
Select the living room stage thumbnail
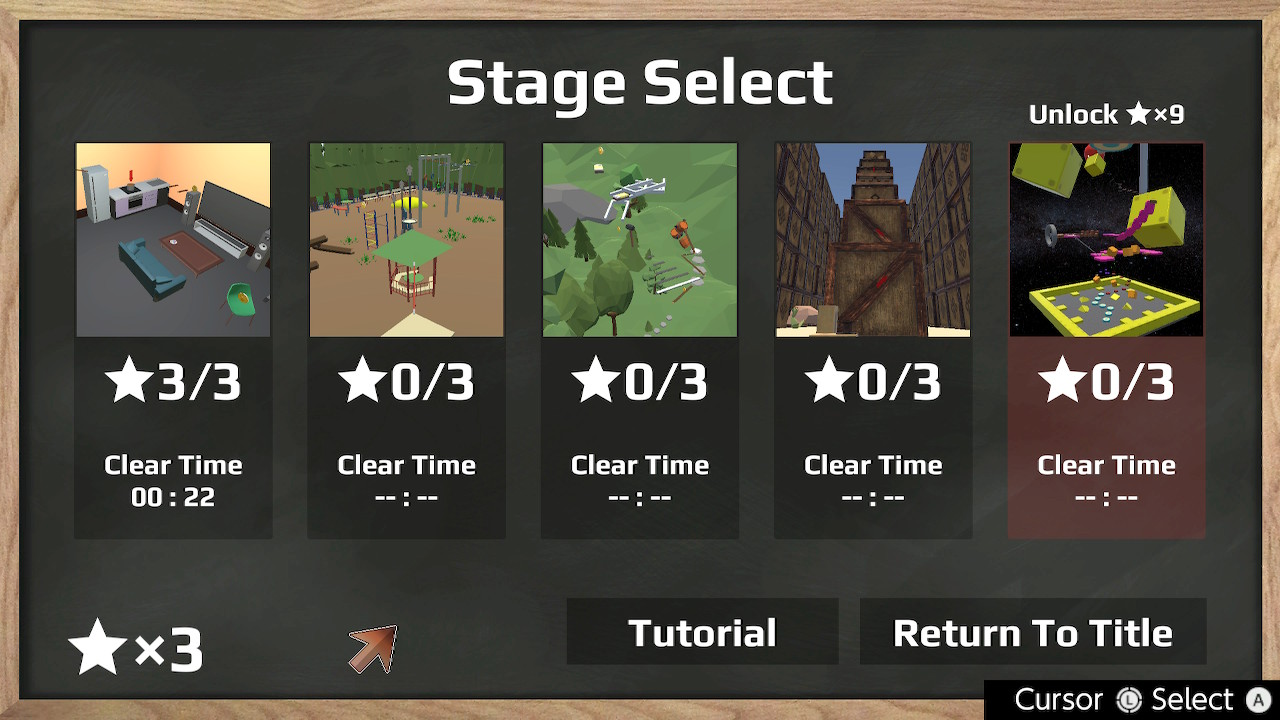click(172, 239)
